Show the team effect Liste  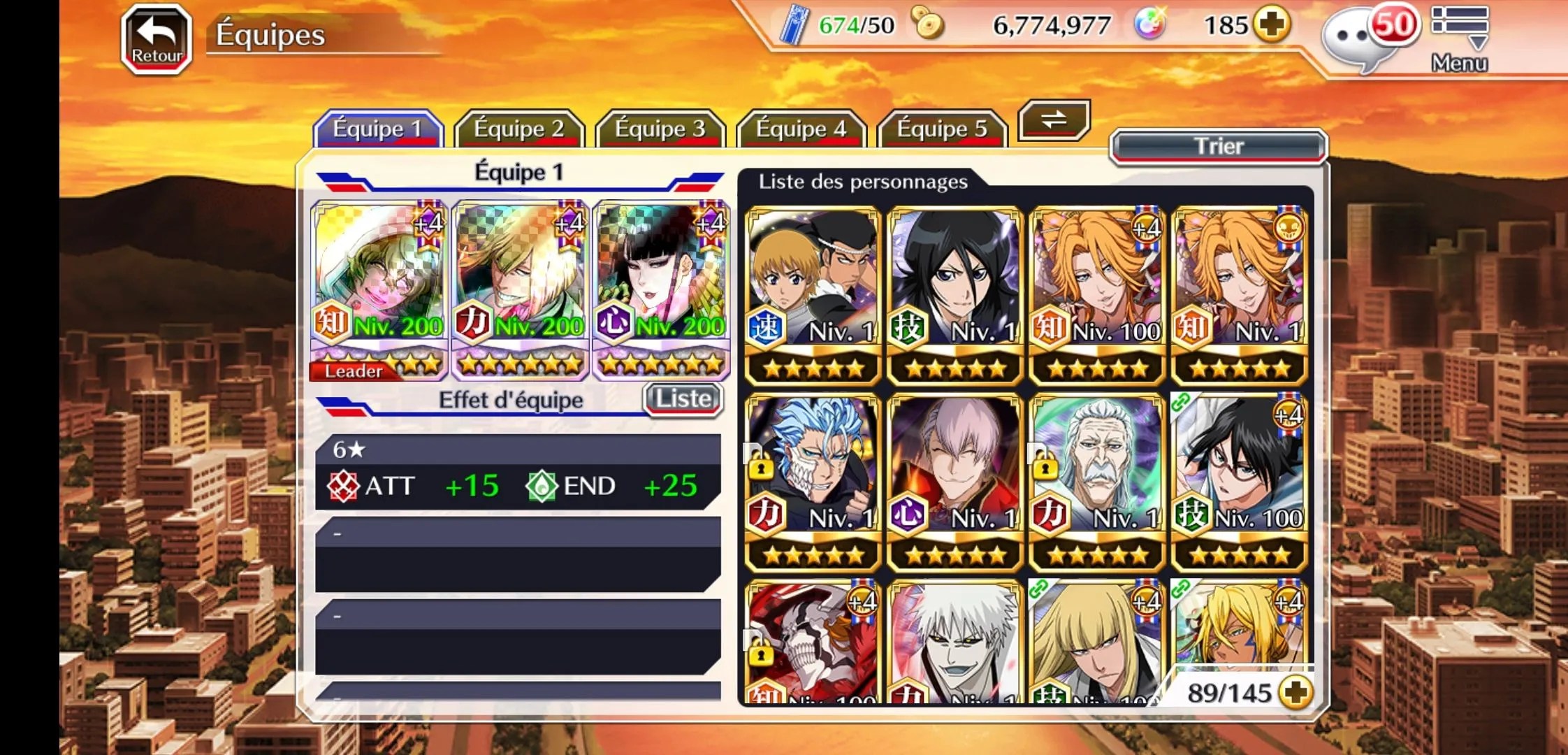[683, 399]
